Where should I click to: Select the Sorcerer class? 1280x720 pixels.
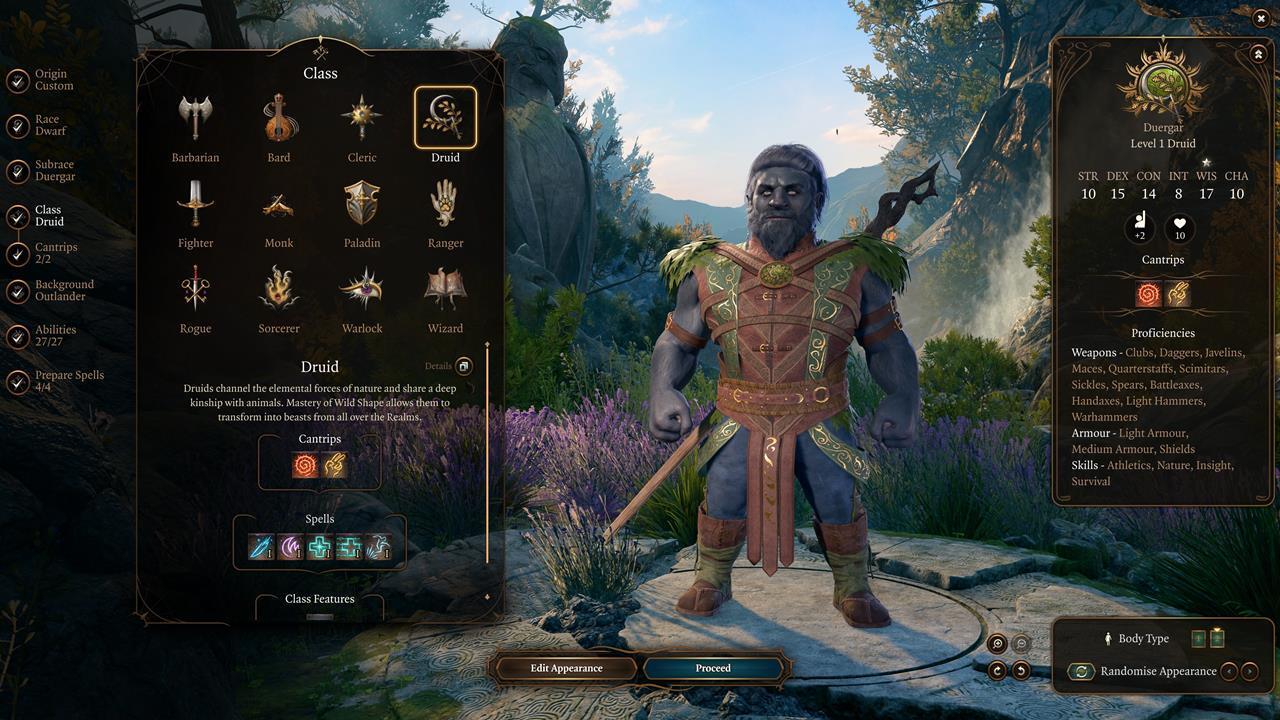279,290
